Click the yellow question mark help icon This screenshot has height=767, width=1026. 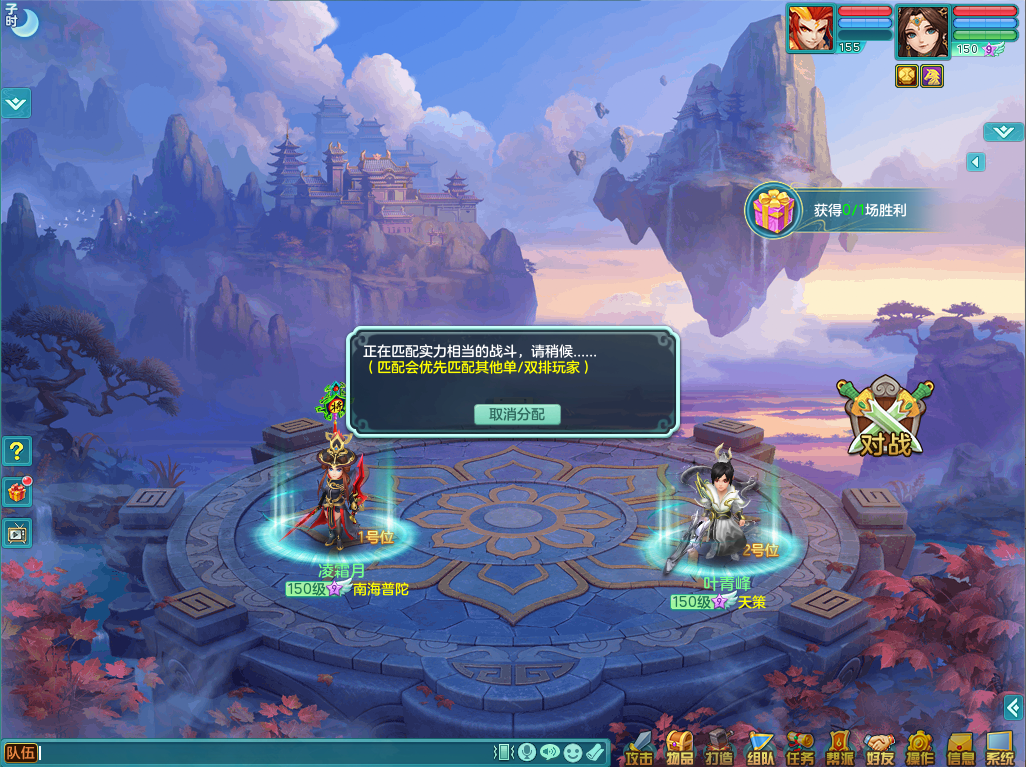[x=16, y=451]
